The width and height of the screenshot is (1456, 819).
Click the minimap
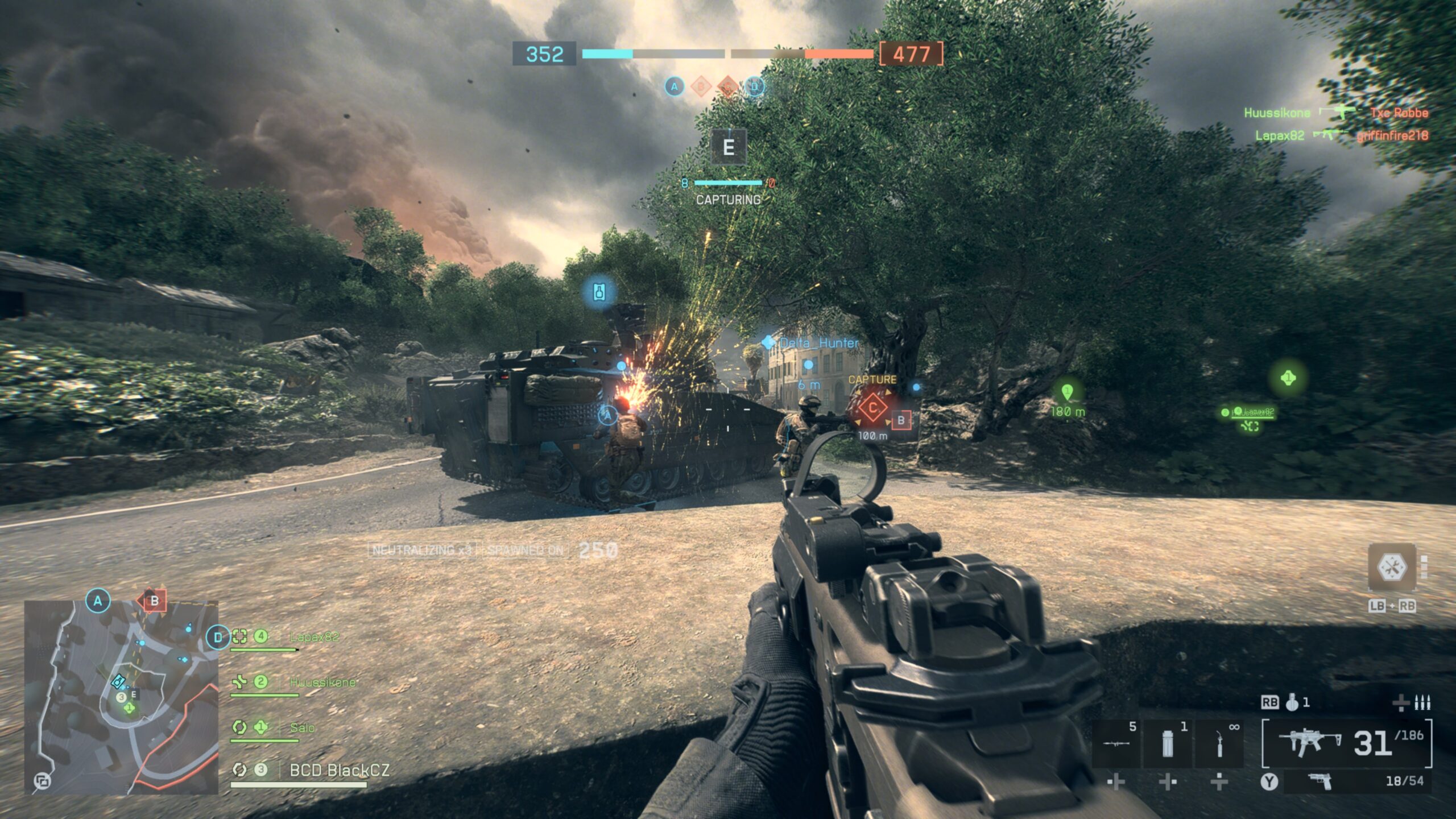click(121, 697)
